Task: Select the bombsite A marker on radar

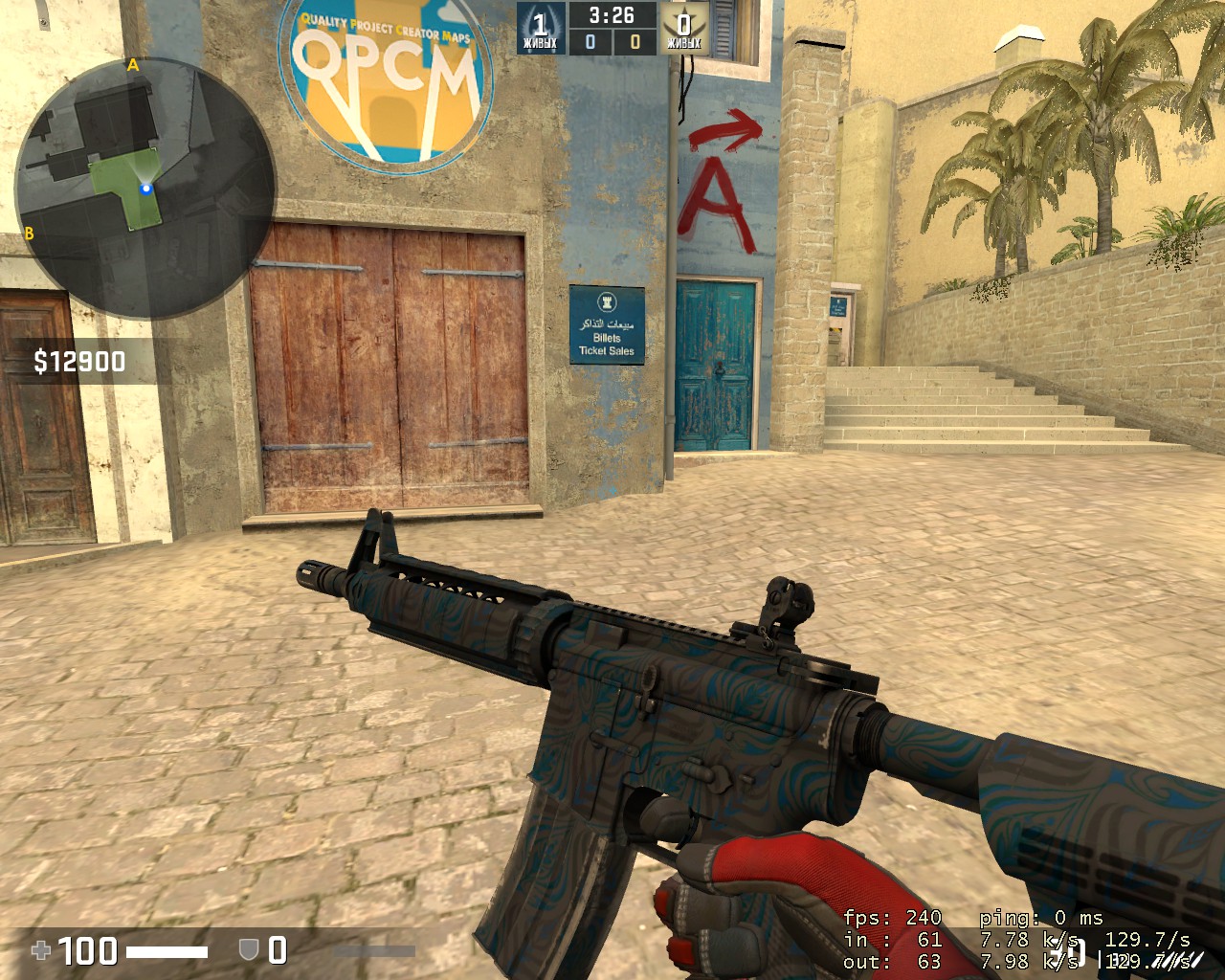Action: [133, 66]
